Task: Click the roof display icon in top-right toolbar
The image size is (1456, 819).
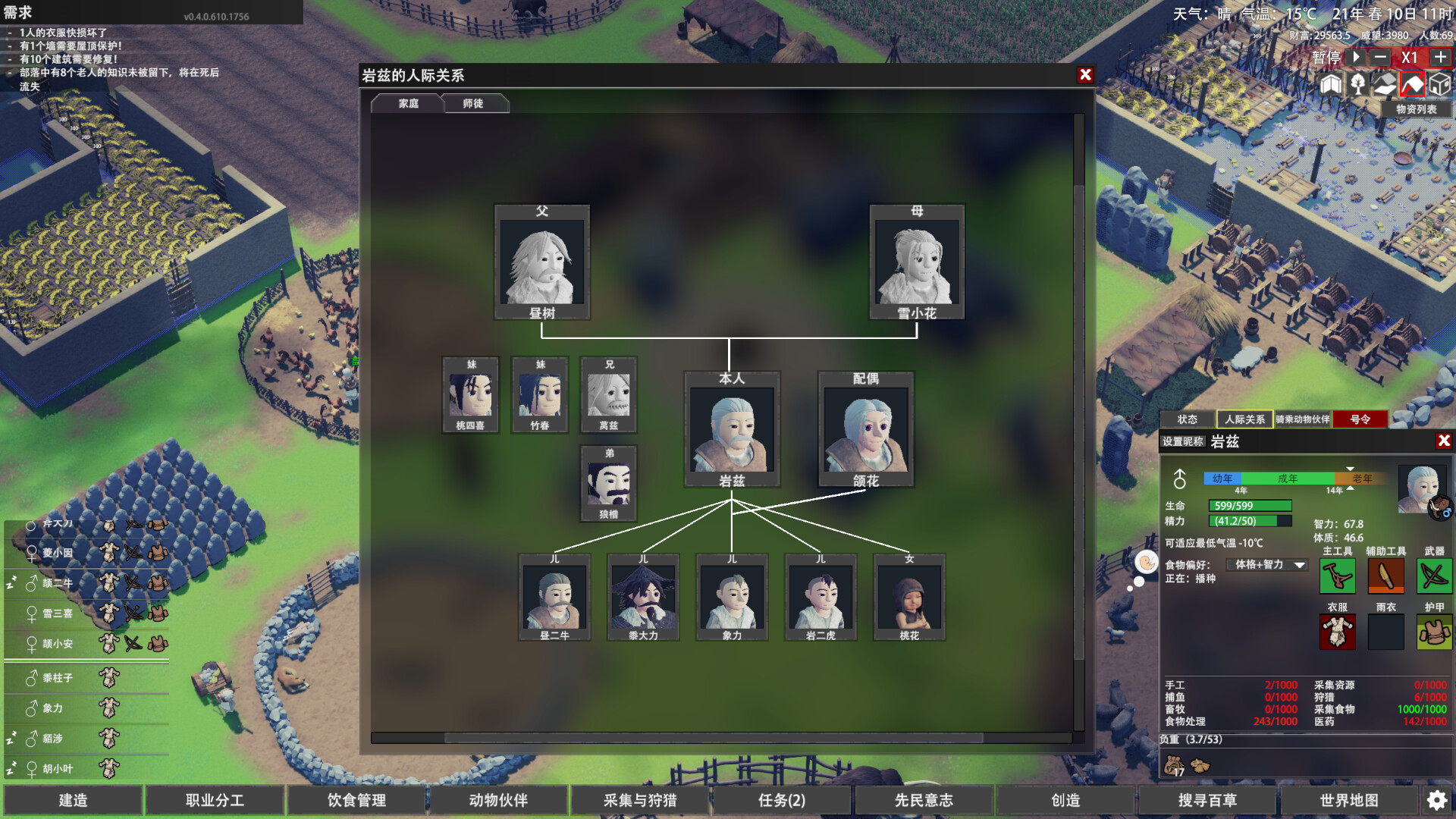Action: pos(1385,84)
